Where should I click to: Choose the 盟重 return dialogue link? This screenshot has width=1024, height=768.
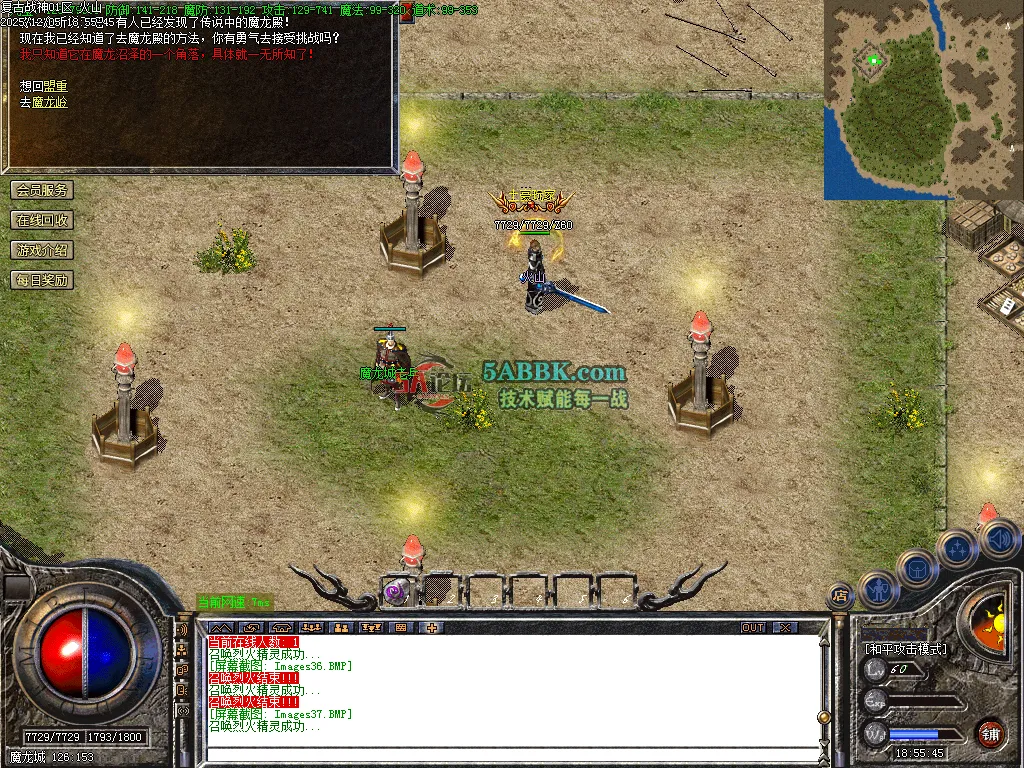(x=55, y=87)
